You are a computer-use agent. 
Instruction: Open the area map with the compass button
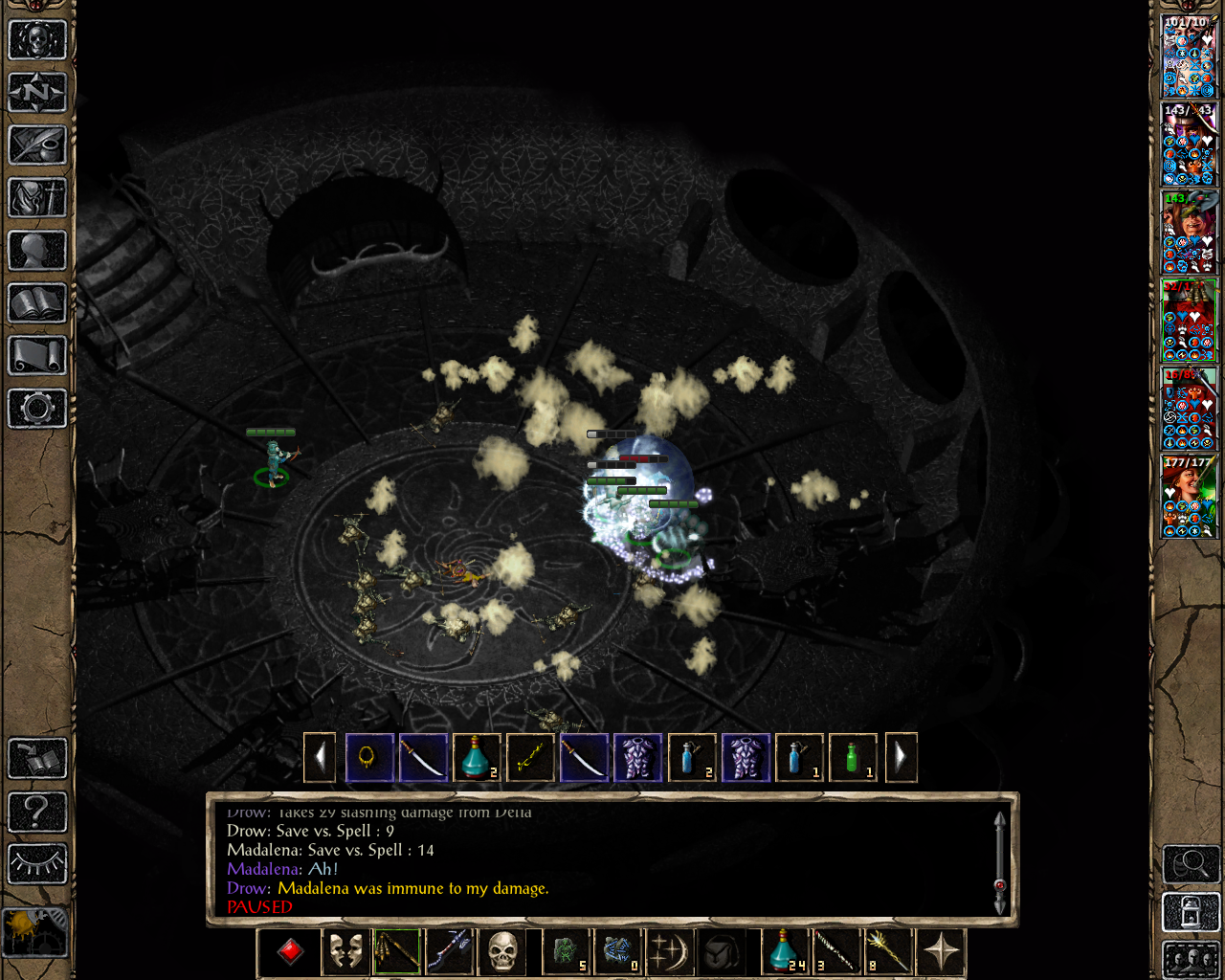tap(37, 93)
